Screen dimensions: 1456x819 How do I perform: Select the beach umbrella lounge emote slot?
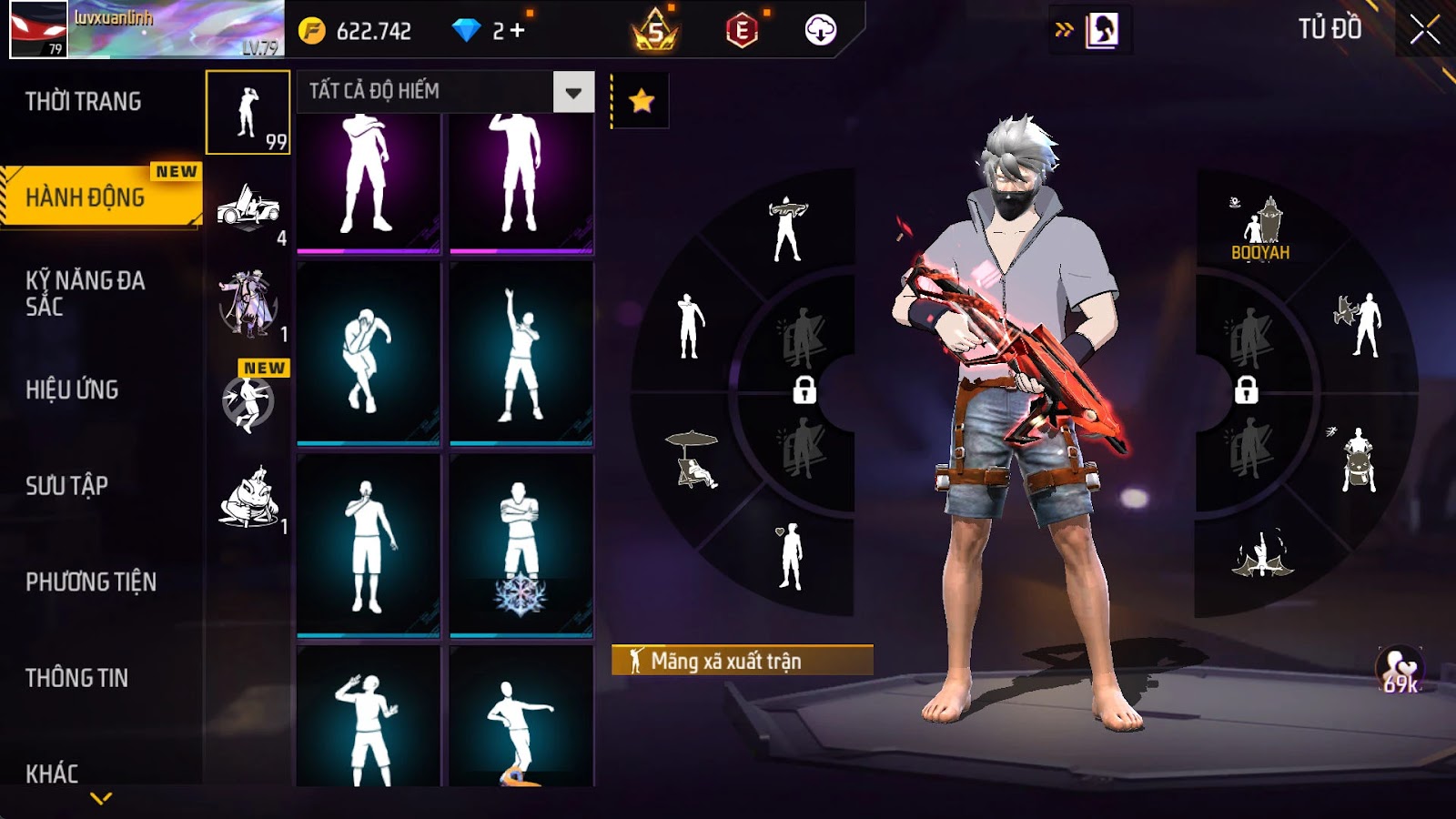pyautogui.click(x=693, y=459)
